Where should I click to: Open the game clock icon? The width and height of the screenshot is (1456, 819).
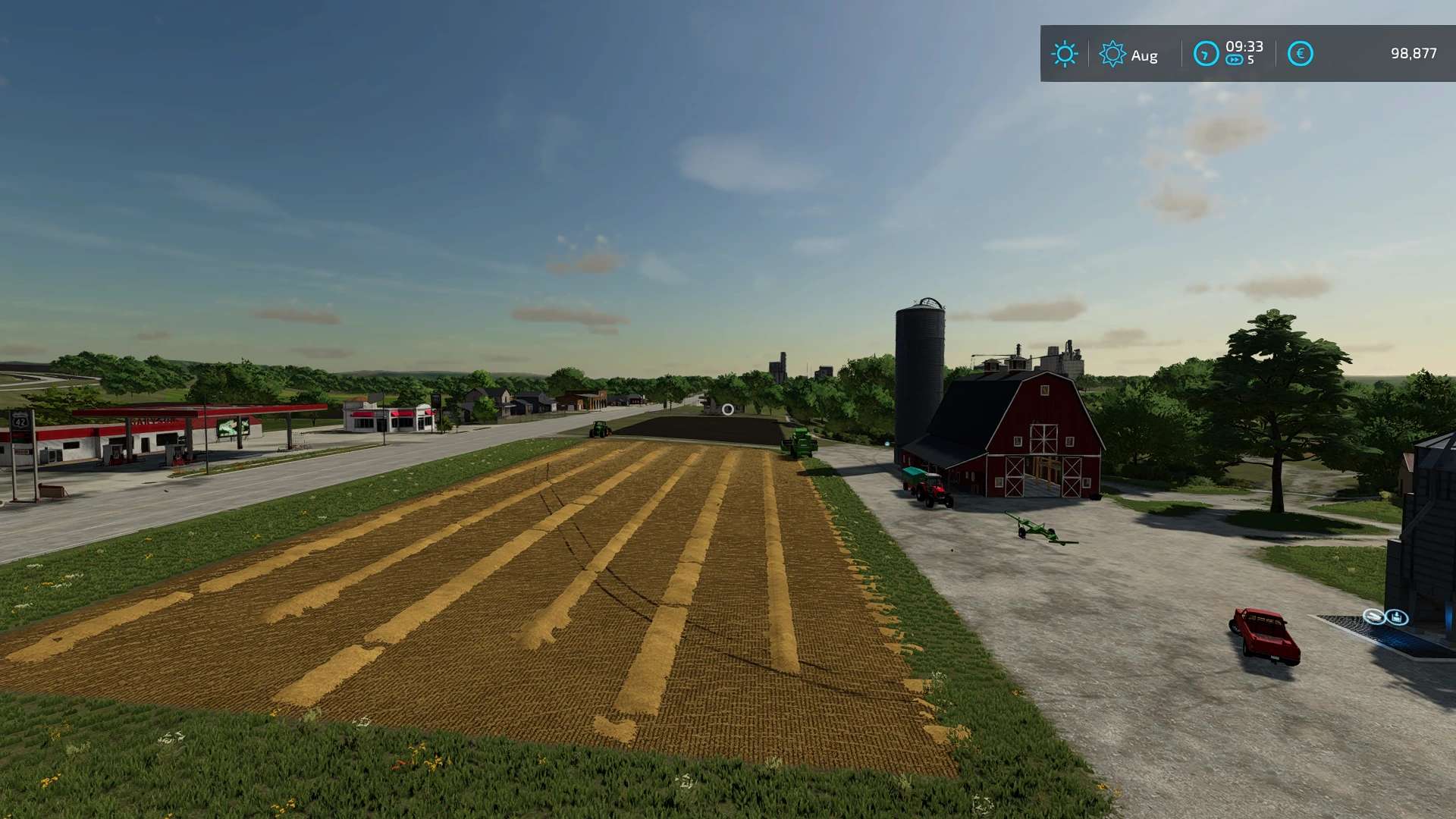[1206, 54]
